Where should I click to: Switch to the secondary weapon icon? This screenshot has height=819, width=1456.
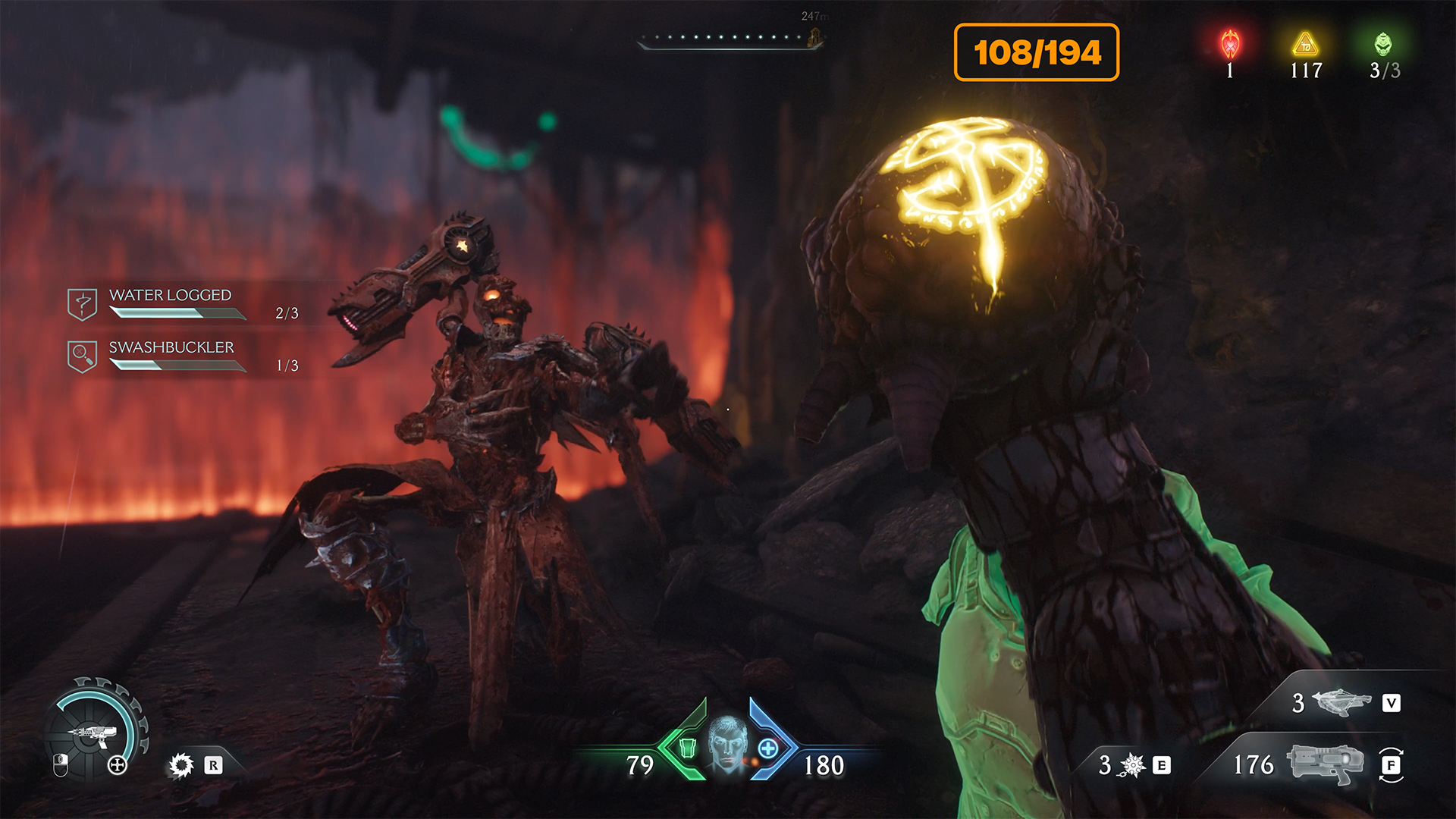pyautogui.click(x=1341, y=702)
